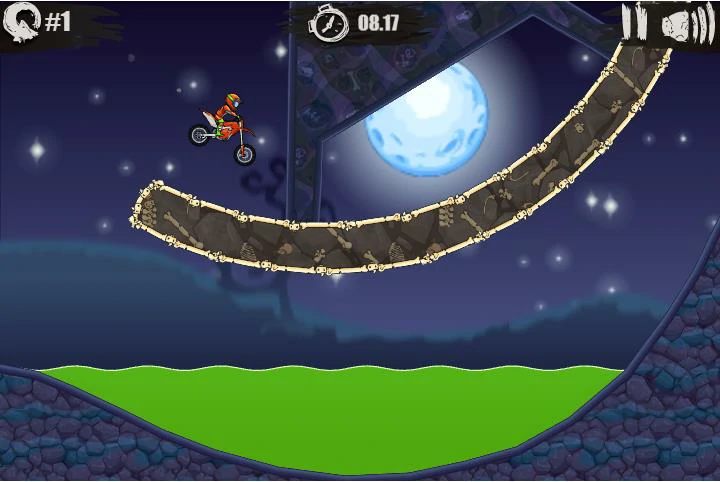Pause the game with the pause button
720x482 pixels.
(634, 21)
